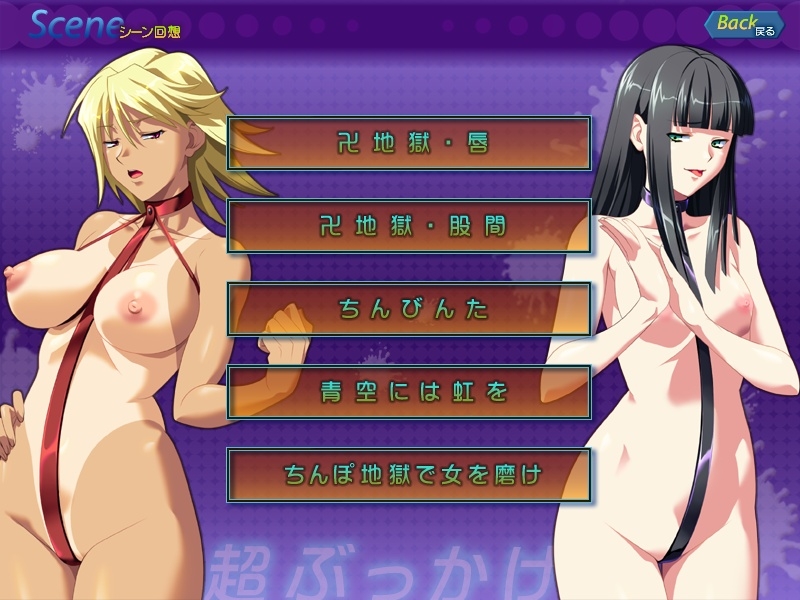Choose the 卍地獄・股間 scene entry
The height and width of the screenshot is (600, 800).
pyautogui.click(x=408, y=226)
